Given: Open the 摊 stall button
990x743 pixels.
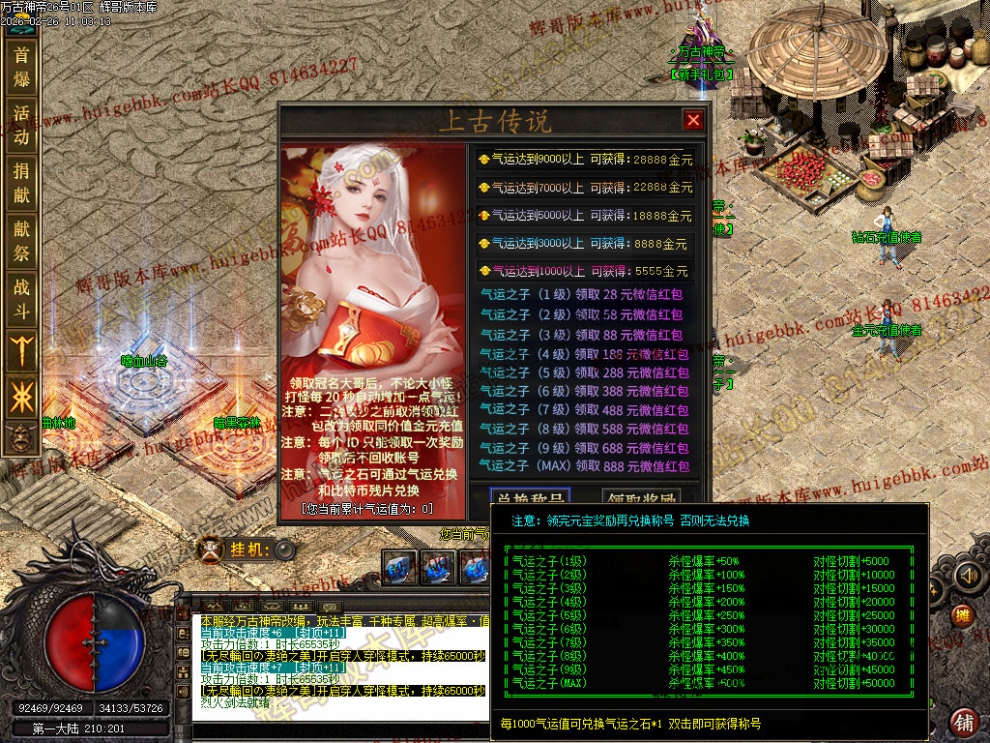Looking at the screenshot, I should [x=961, y=615].
